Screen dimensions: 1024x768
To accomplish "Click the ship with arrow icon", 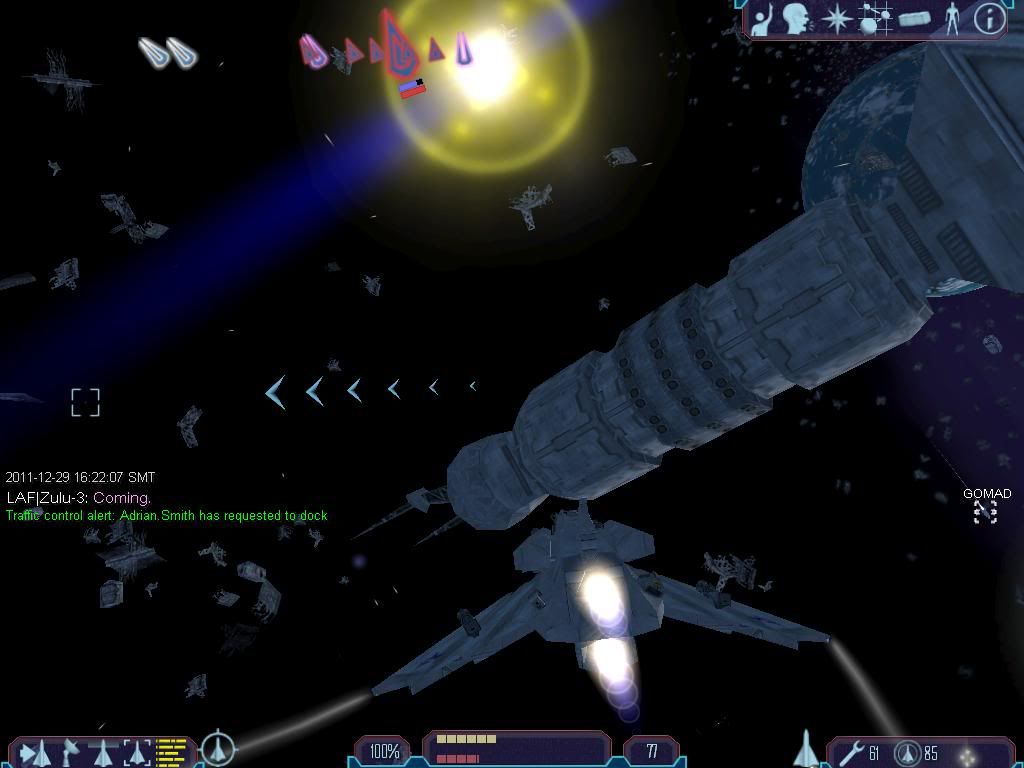I will coord(34,752).
